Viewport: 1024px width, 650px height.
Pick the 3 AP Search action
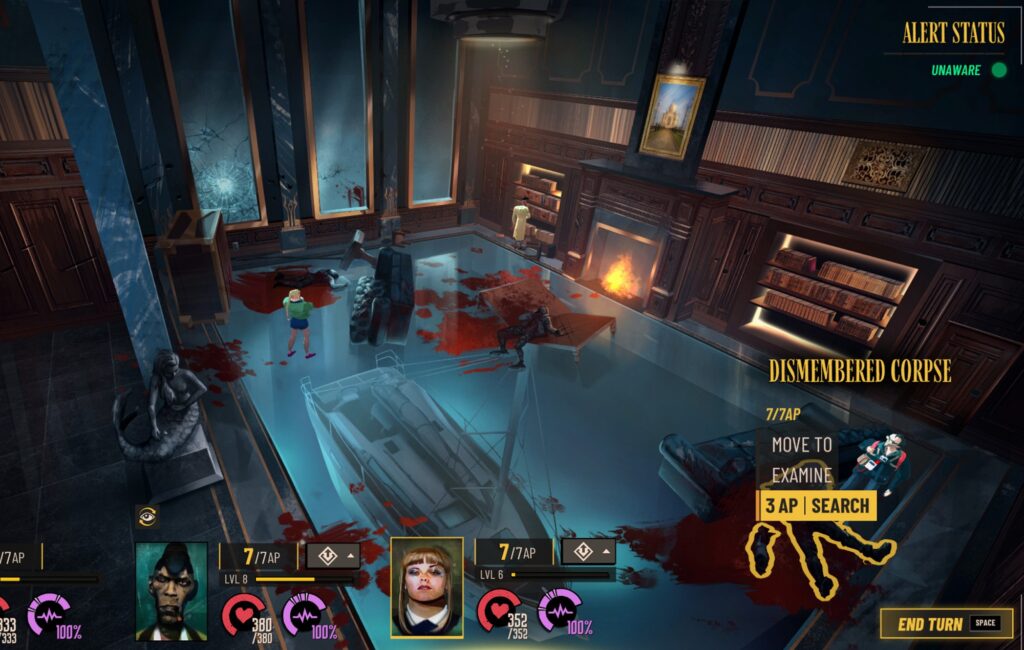(x=817, y=506)
